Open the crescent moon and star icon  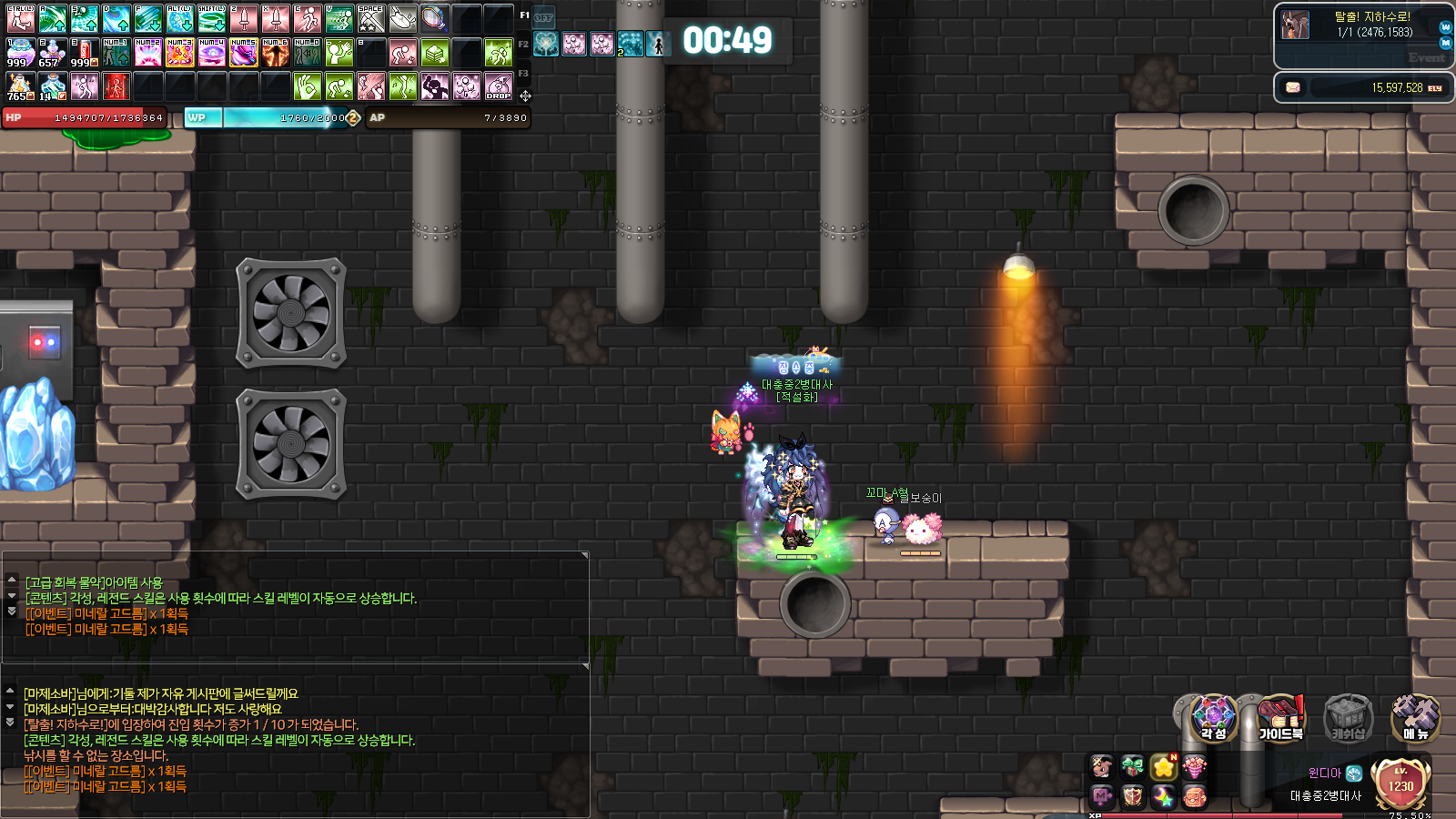click(x=1164, y=798)
